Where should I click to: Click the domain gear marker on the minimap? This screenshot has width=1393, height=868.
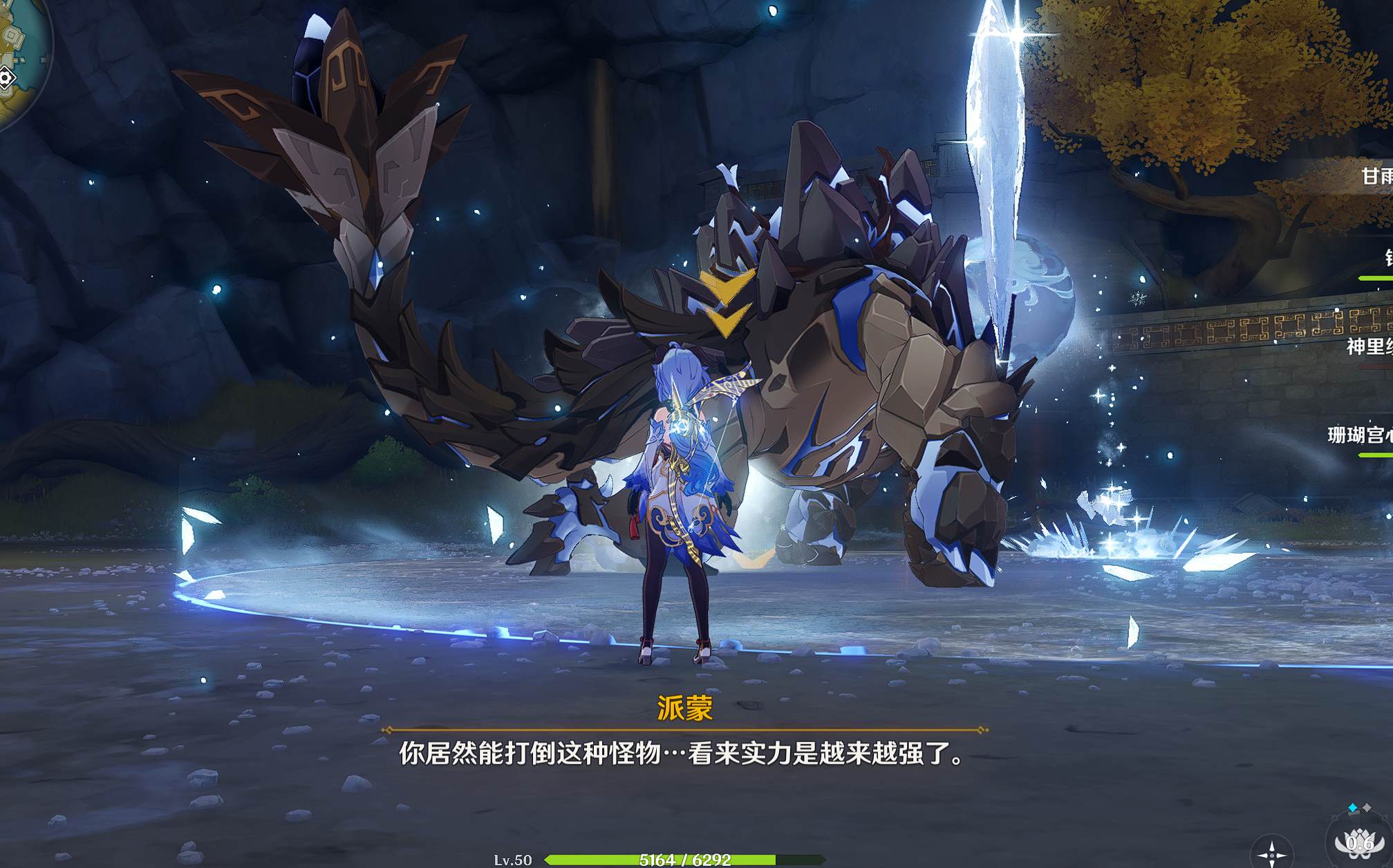point(6,78)
